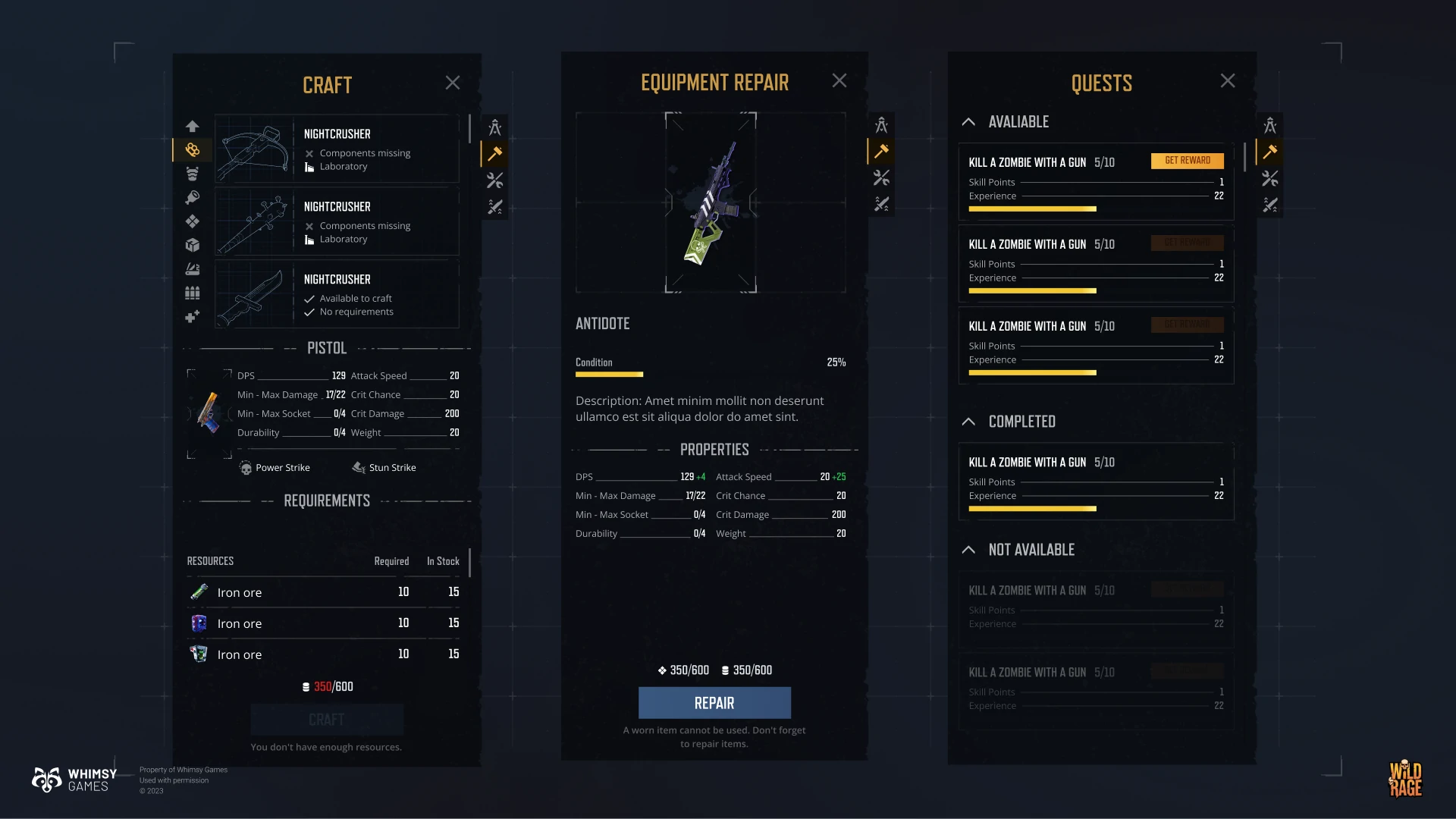Select the box crate craft category
Viewport: 1456px width, 819px height.
[193, 245]
